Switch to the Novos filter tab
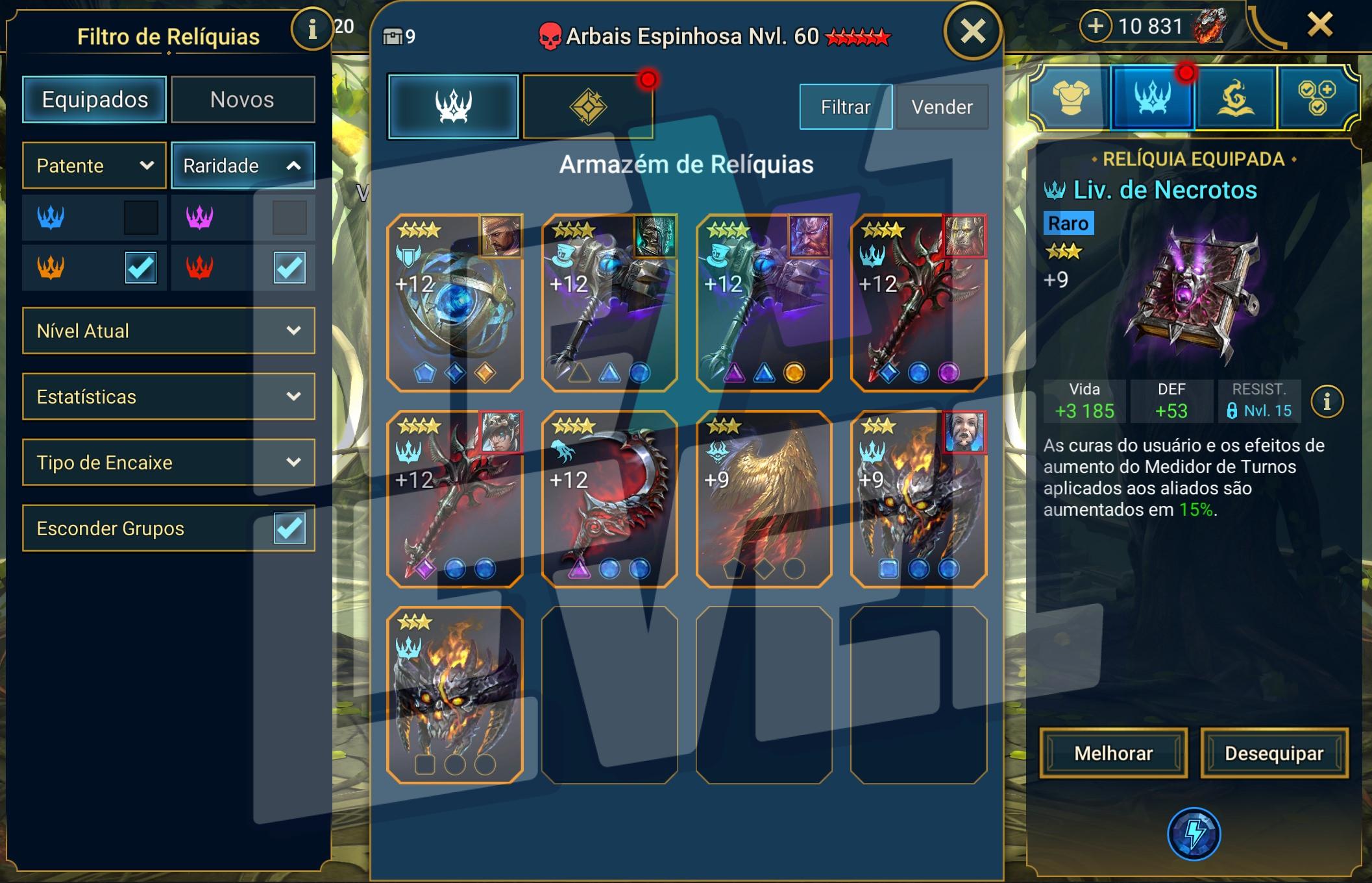This screenshot has height=883, width=1372. (243, 100)
